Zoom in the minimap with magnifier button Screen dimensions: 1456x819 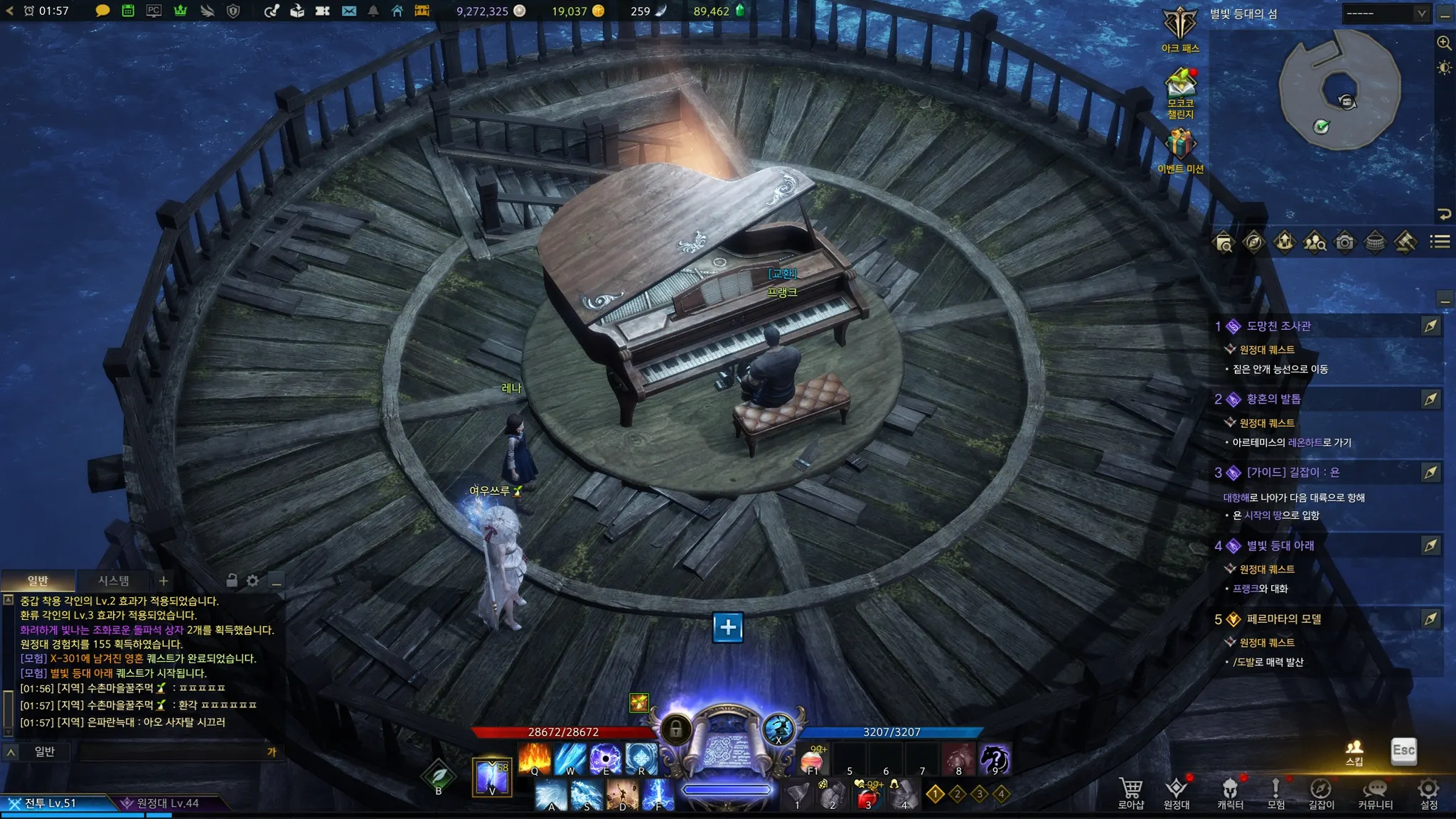tap(1444, 43)
